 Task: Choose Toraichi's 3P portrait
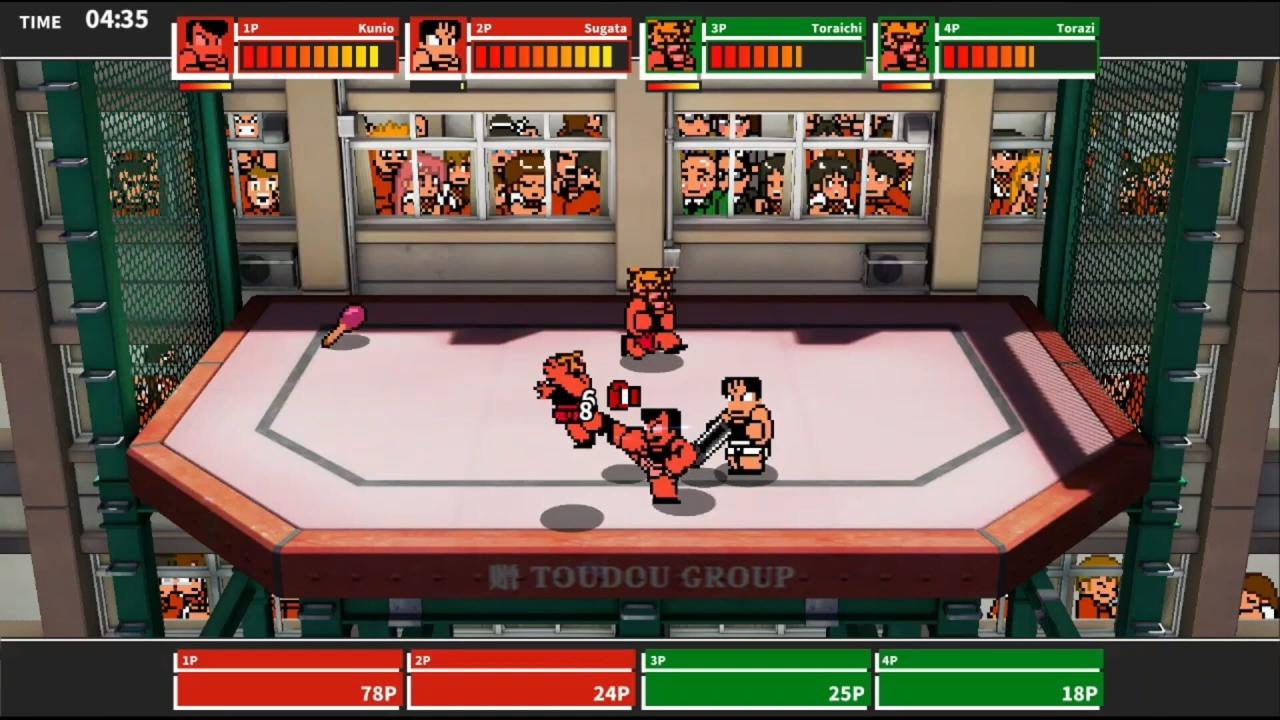tap(670, 47)
